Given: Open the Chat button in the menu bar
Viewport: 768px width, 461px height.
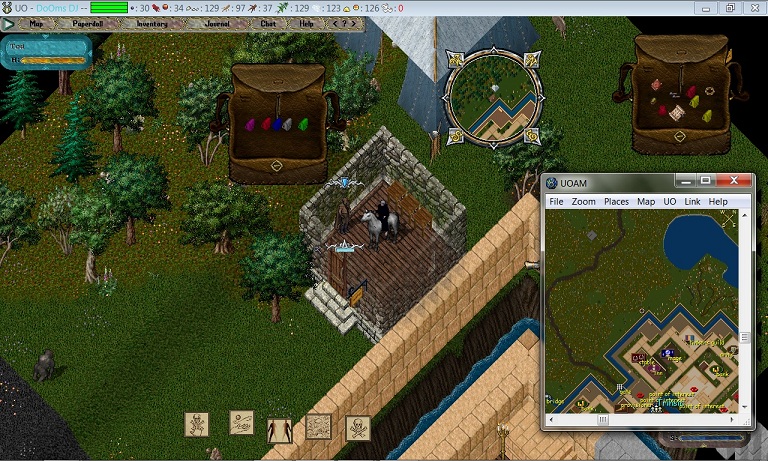Looking at the screenshot, I should (x=268, y=23).
